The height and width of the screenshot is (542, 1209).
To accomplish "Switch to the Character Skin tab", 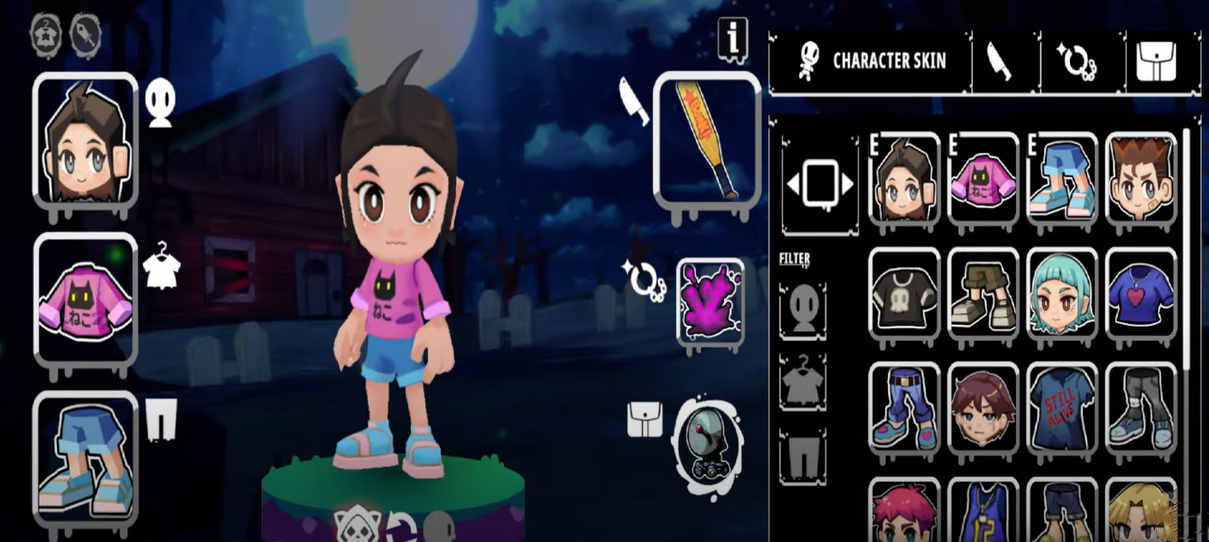I will click(x=870, y=61).
